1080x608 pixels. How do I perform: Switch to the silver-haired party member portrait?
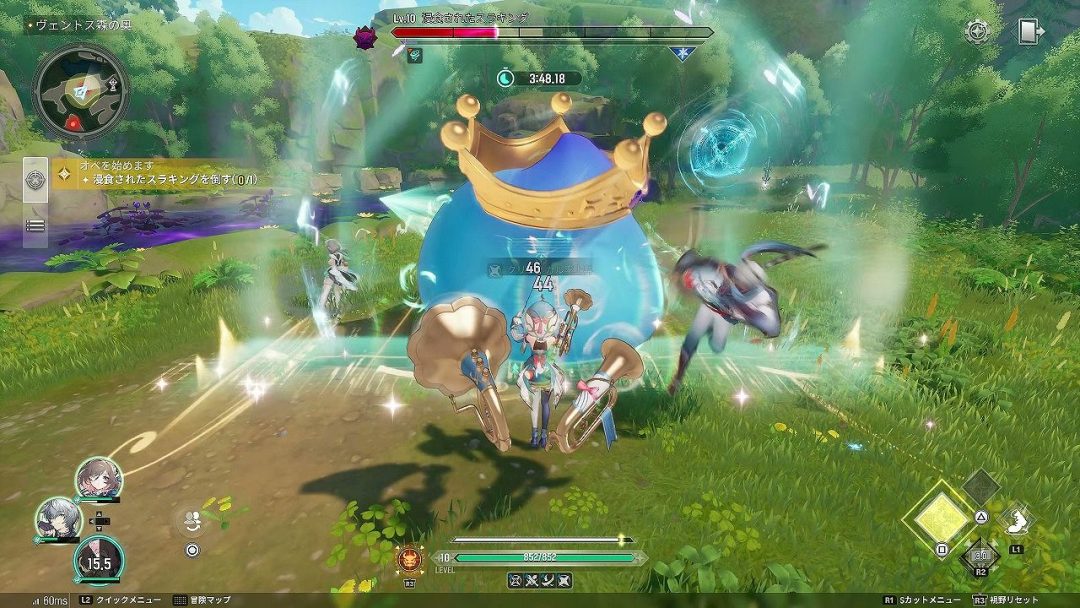click(58, 519)
